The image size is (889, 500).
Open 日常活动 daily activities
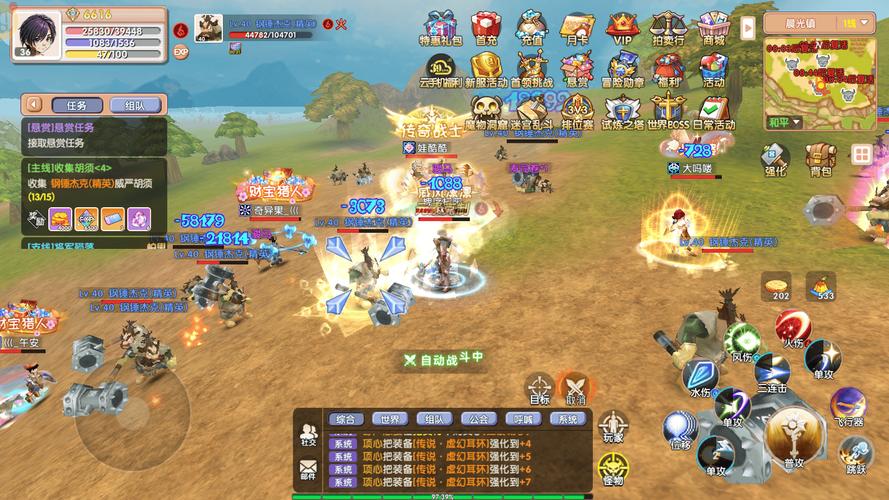(713, 110)
